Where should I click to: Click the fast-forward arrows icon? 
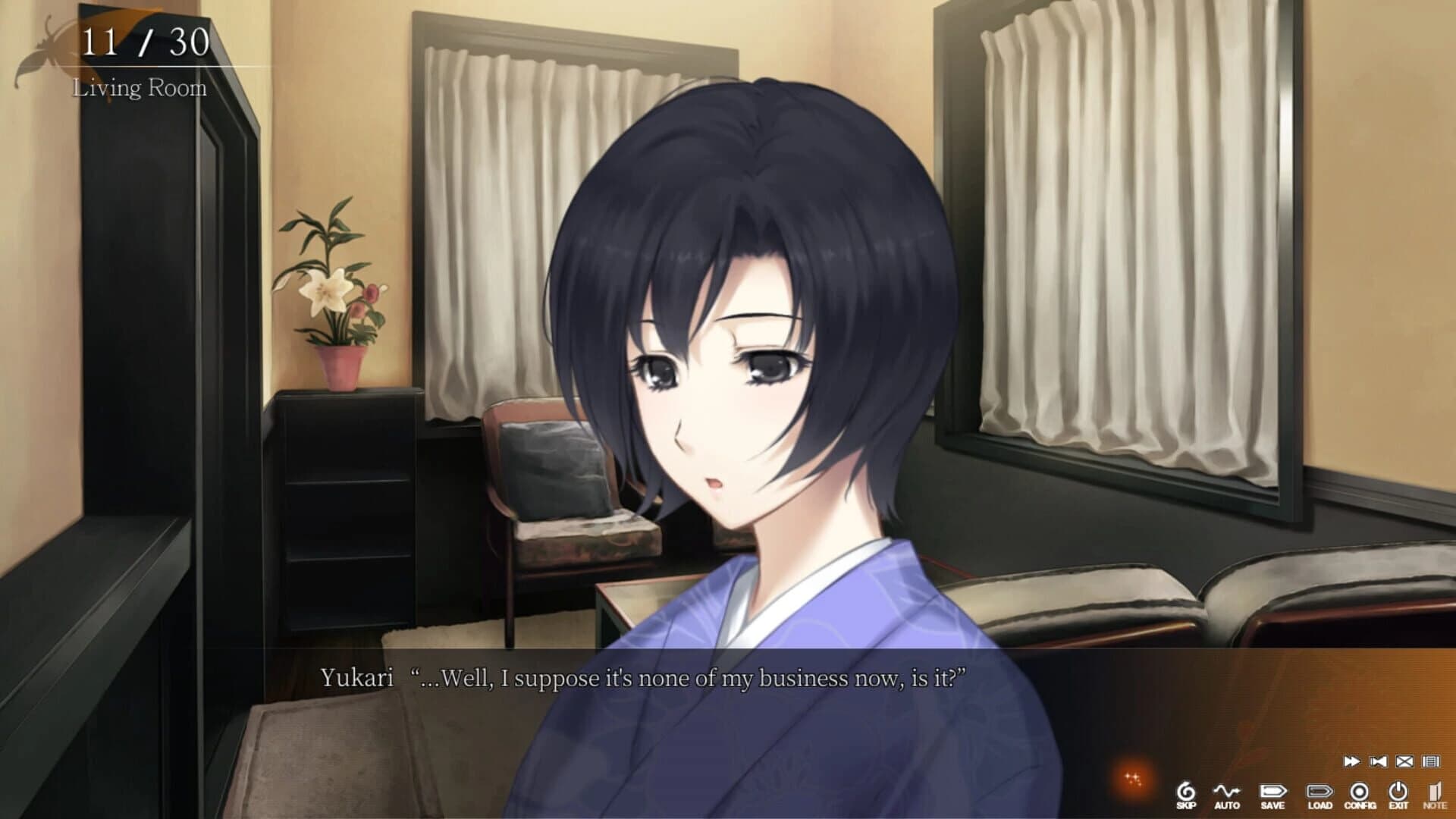pos(1351,762)
